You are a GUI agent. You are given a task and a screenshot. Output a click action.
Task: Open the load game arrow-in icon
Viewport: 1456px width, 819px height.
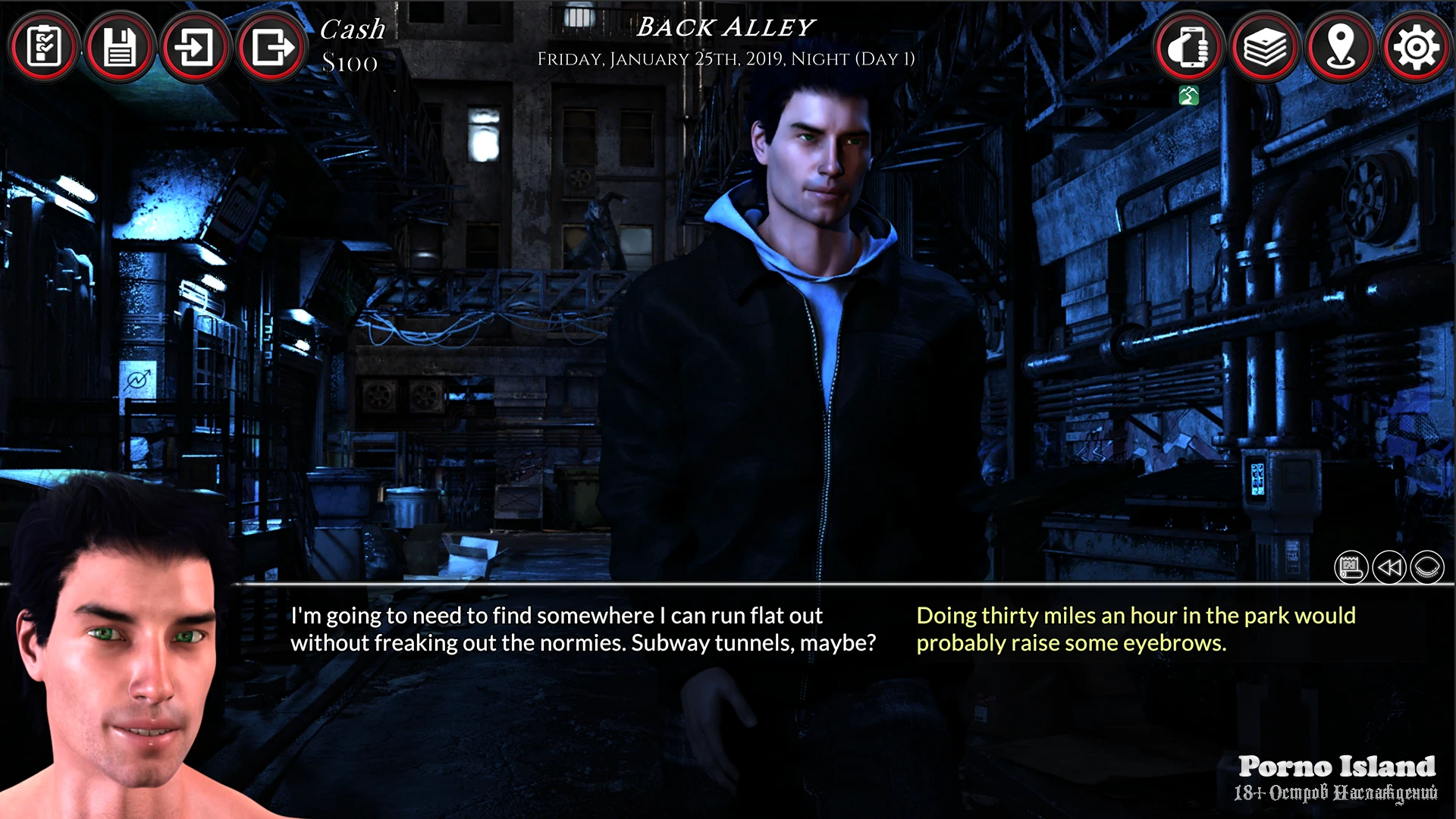tap(195, 48)
